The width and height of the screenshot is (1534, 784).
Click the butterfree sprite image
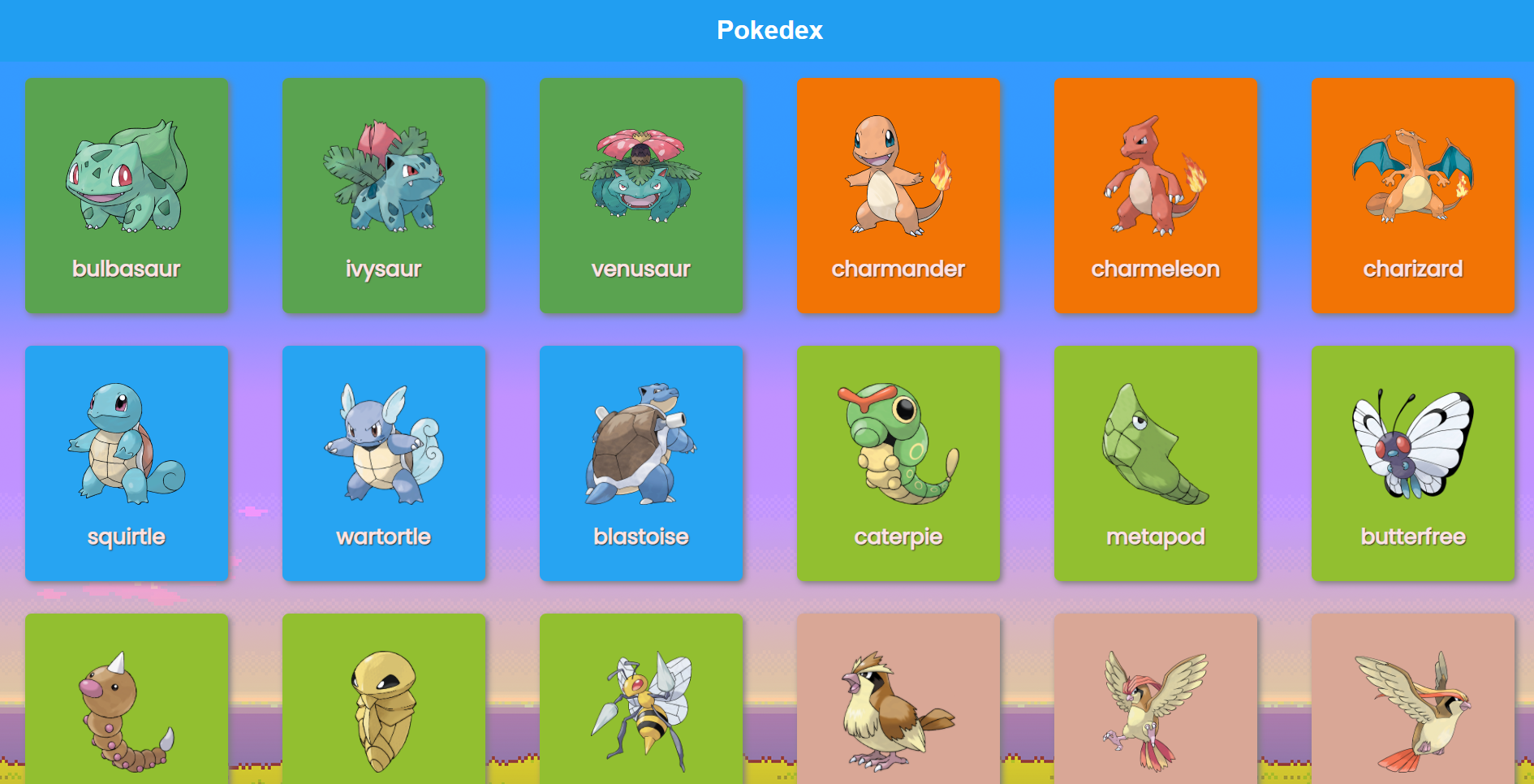click(1412, 442)
